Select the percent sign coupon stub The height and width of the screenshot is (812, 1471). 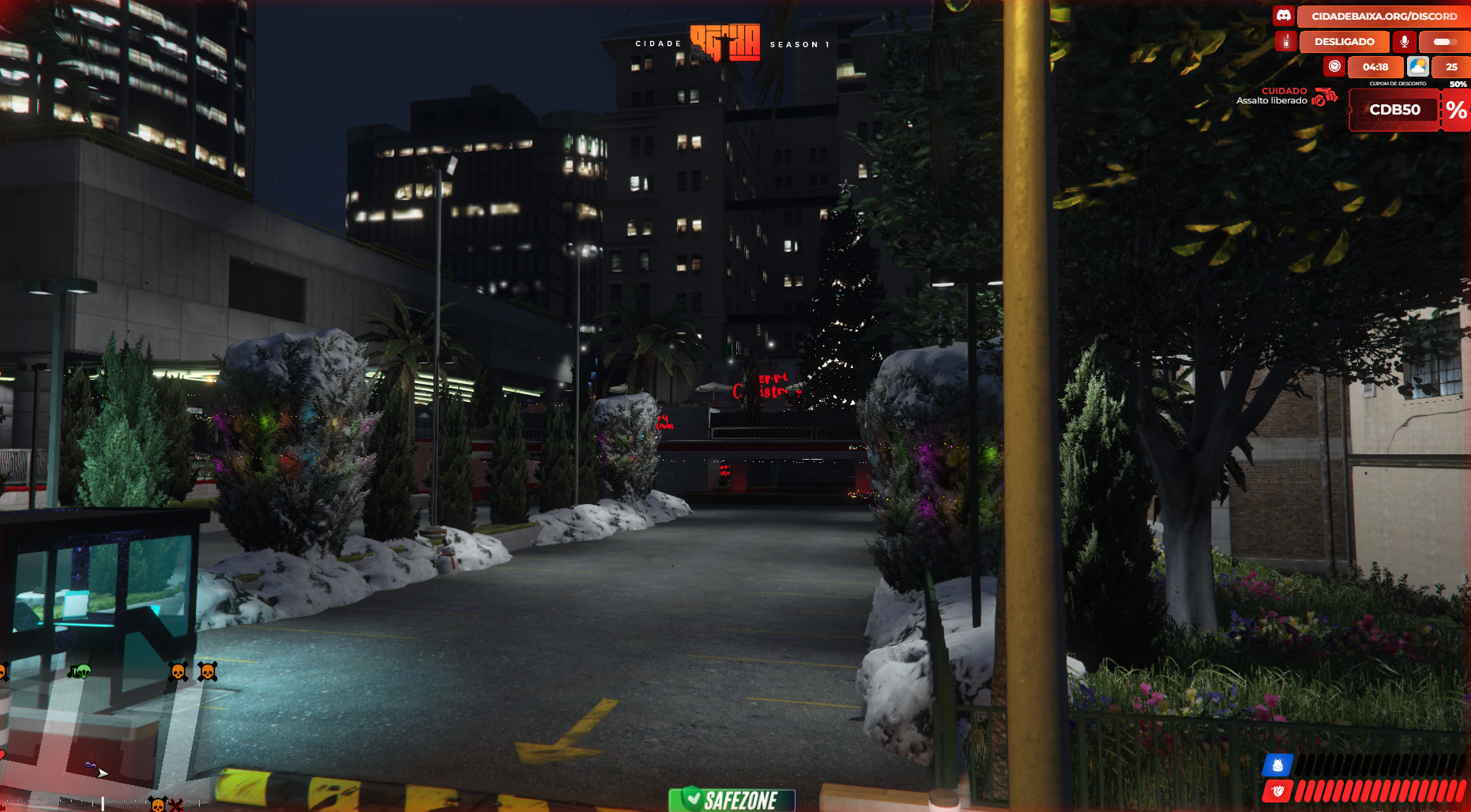(1456, 110)
